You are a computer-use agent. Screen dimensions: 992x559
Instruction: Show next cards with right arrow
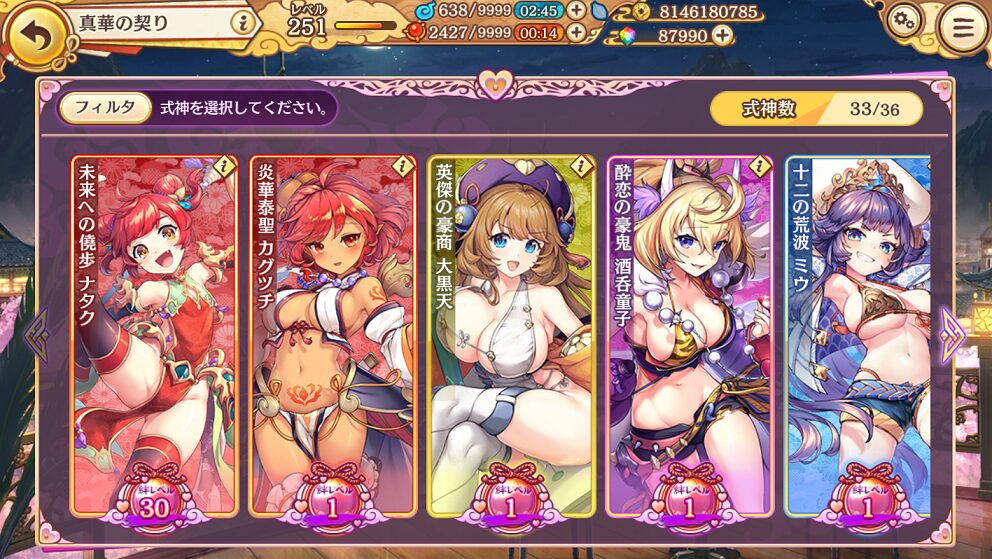click(951, 334)
